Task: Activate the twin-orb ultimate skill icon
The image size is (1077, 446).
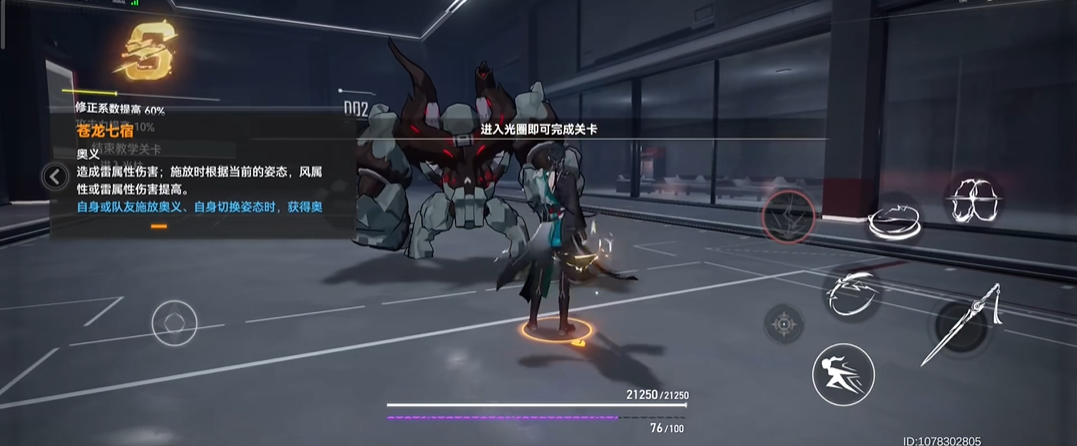Action: (975, 201)
